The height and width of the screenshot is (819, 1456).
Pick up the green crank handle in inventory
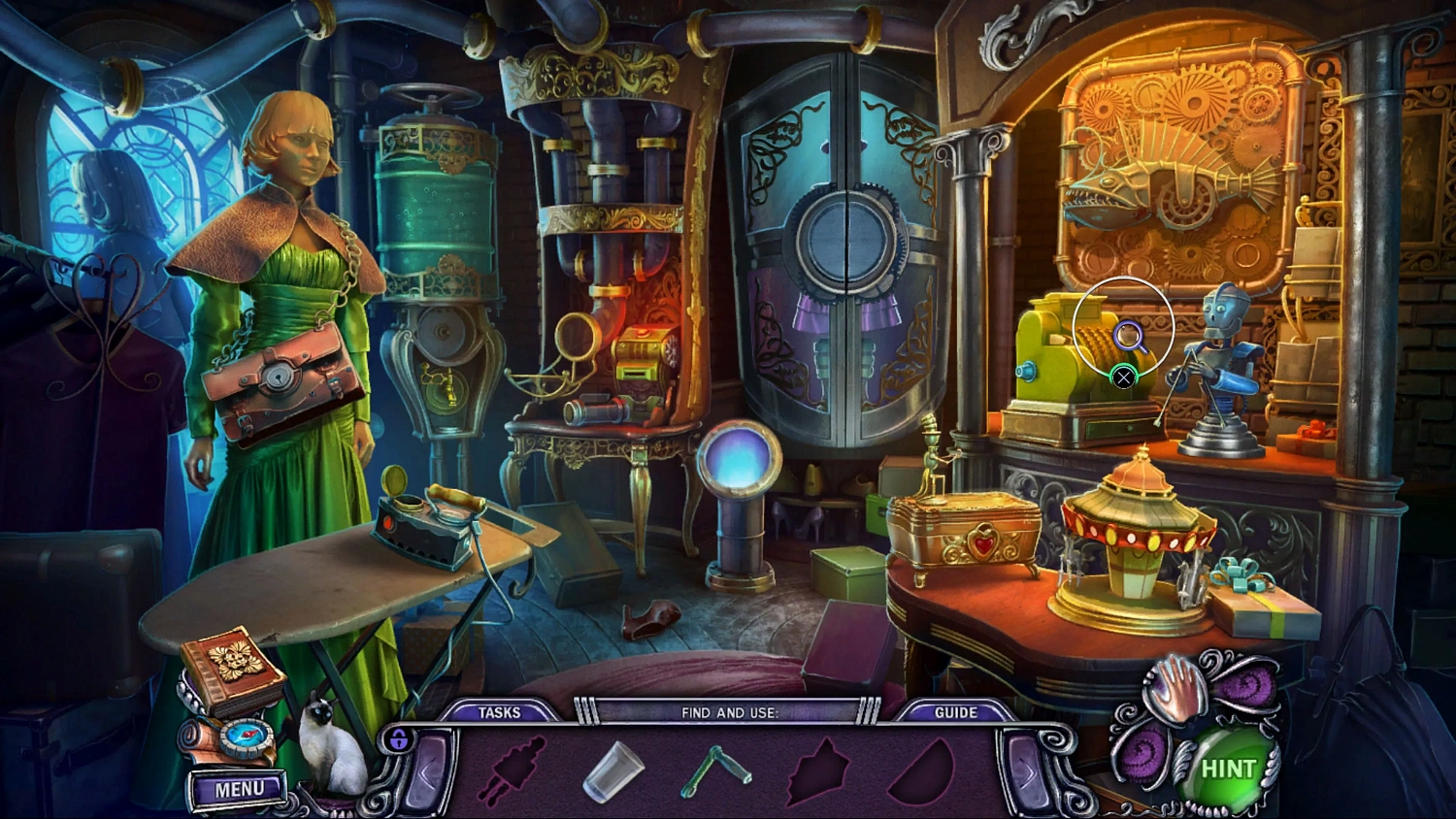click(x=716, y=771)
